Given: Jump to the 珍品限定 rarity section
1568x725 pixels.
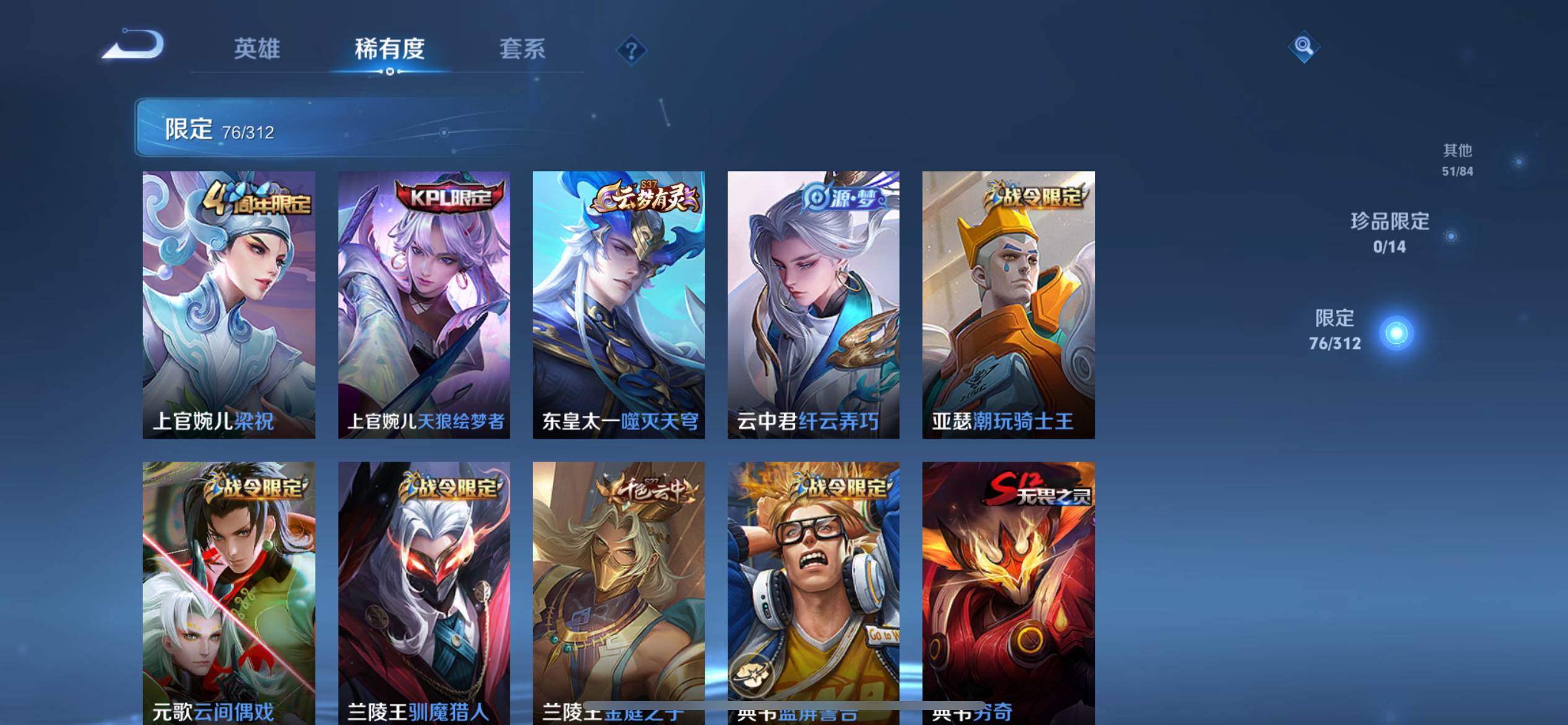Looking at the screenshot, I should point(1390,233).
